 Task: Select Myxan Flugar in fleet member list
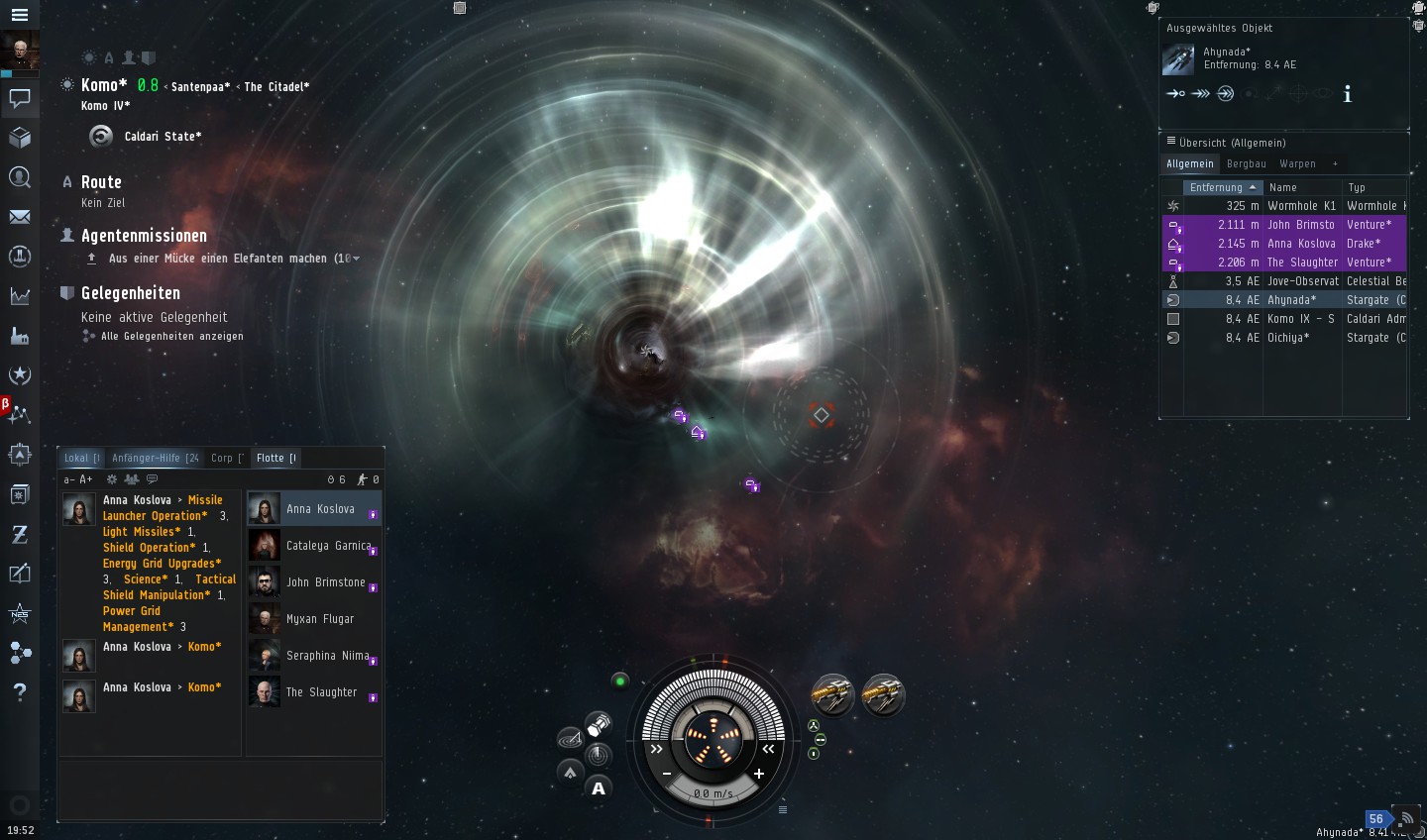pos(319,619)
